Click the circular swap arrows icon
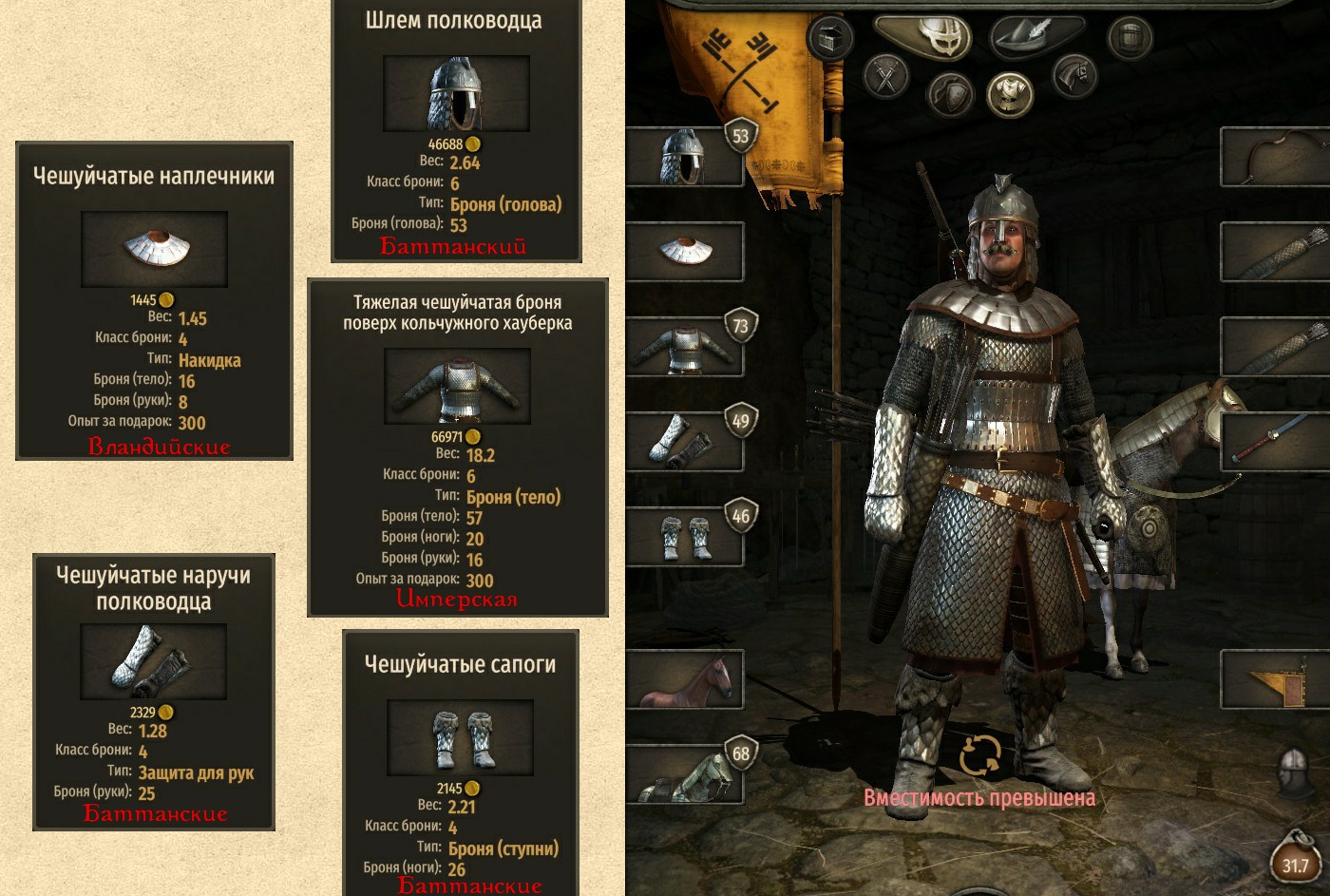The height and width of the screenshot is (896, 1330). coord(979,755)
